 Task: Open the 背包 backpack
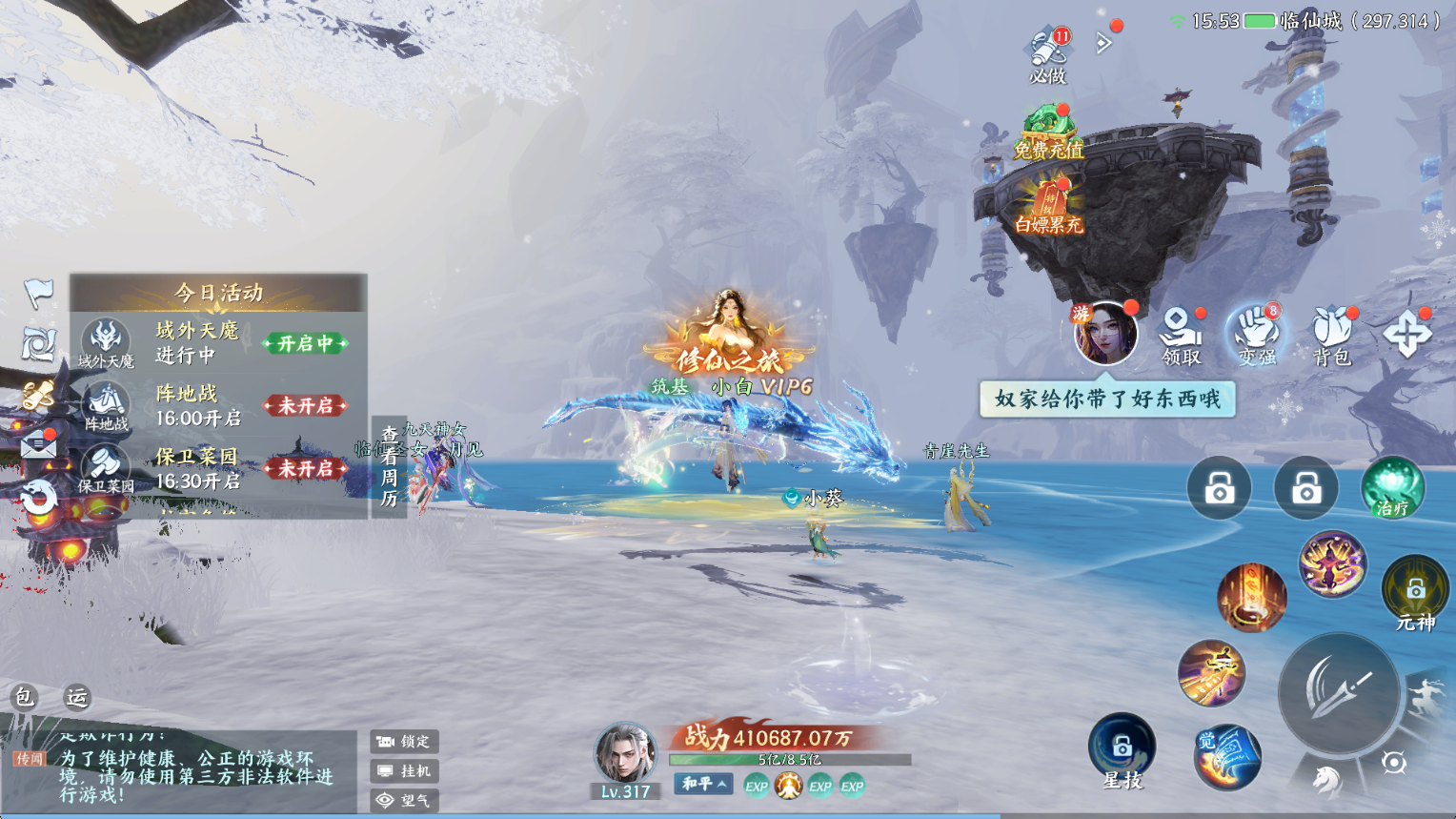[1331, 336]
